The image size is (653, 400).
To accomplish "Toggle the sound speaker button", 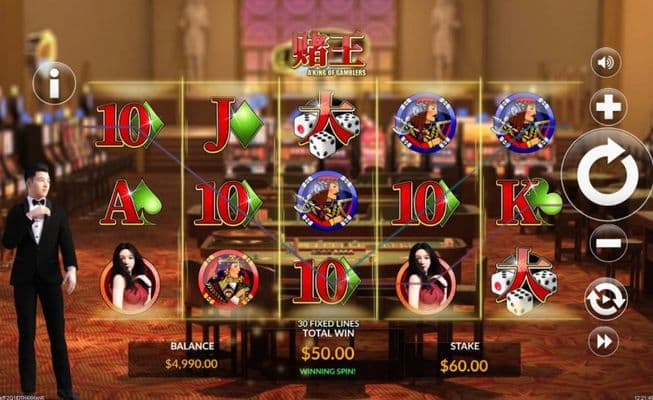I will pos(605,63).
